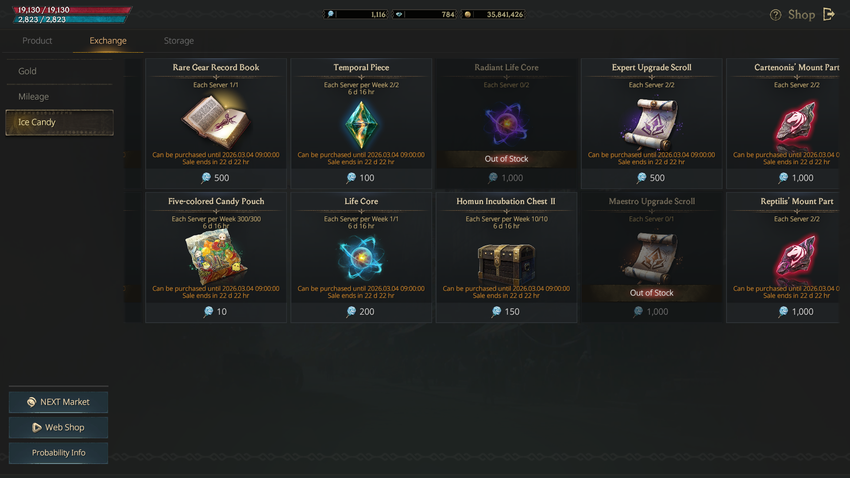The image size is (850, 478).
Task: Select the Exchange tab
Action: coord(108,41)
